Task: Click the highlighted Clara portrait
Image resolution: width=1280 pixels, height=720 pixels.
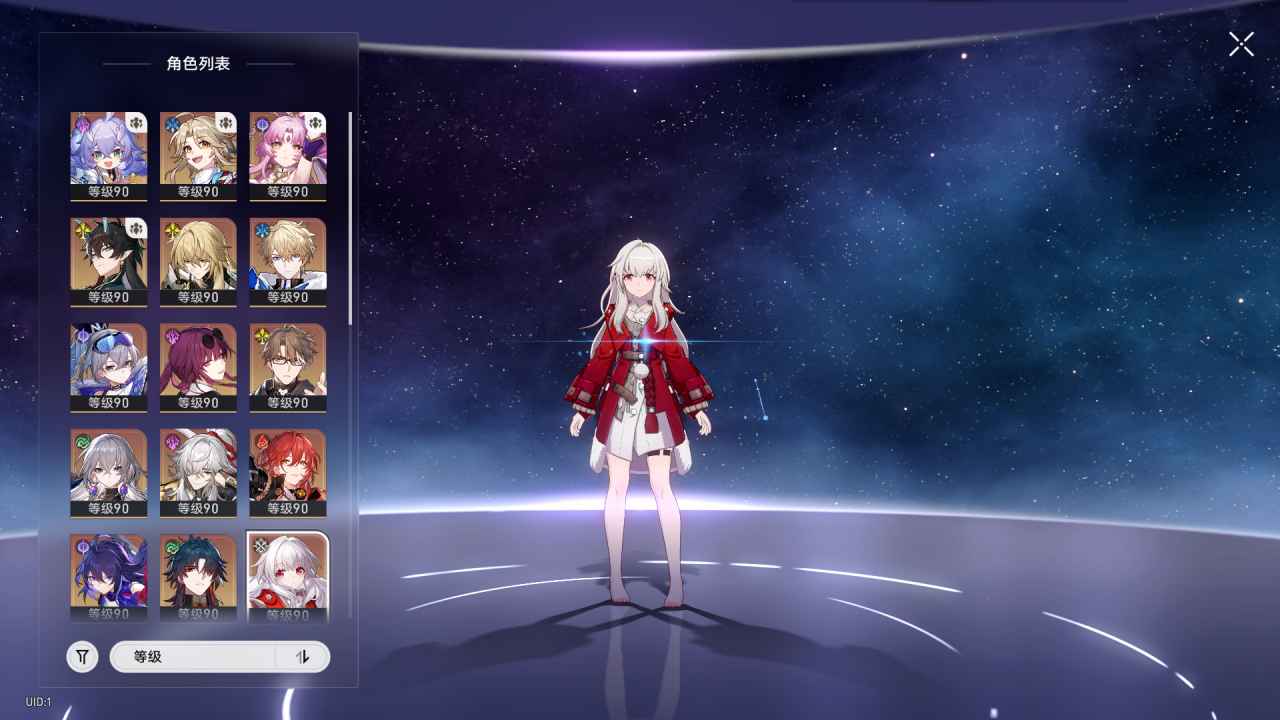Action: (288, 575)
